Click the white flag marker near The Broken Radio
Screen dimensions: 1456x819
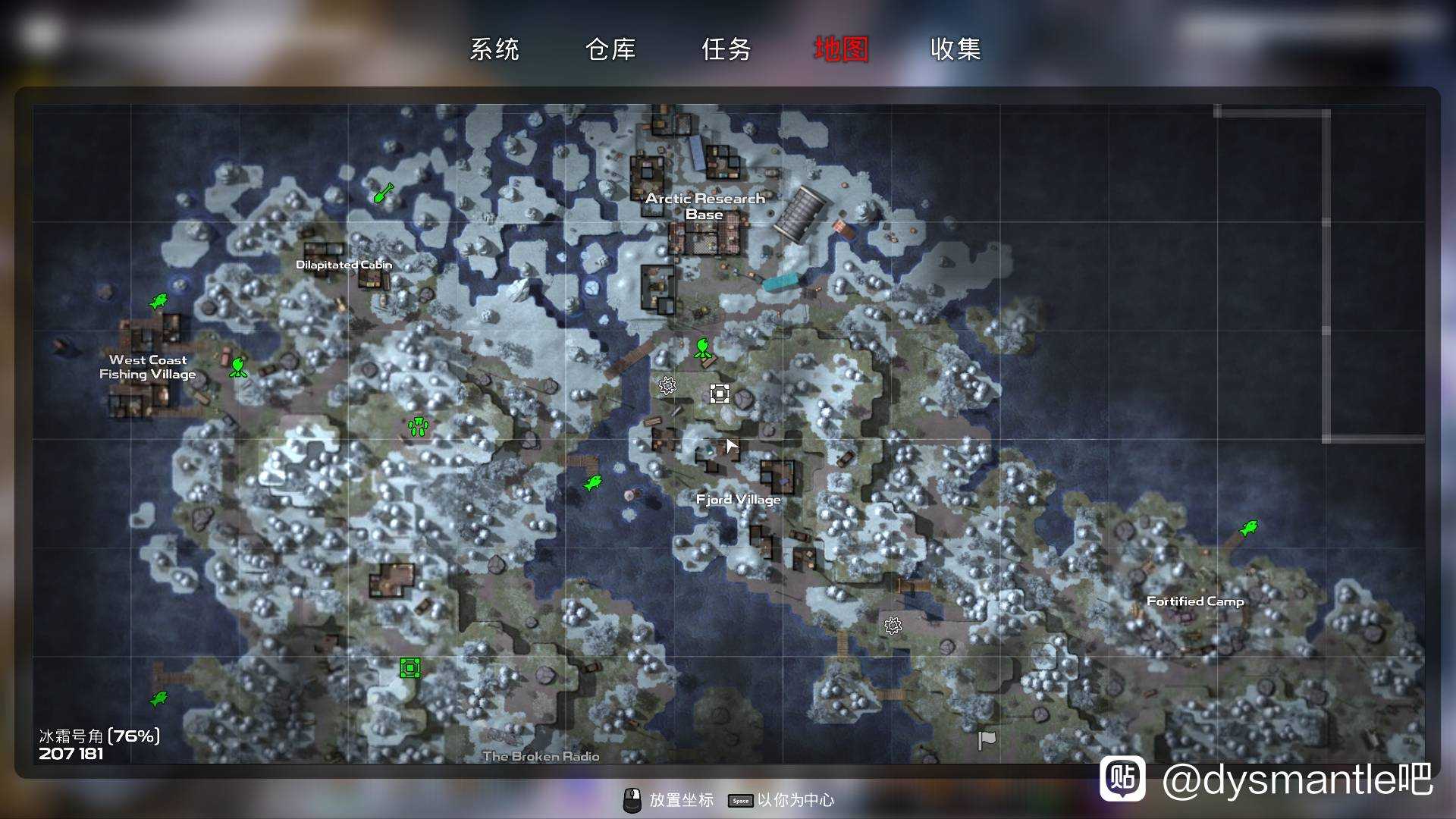click(986, 738)
